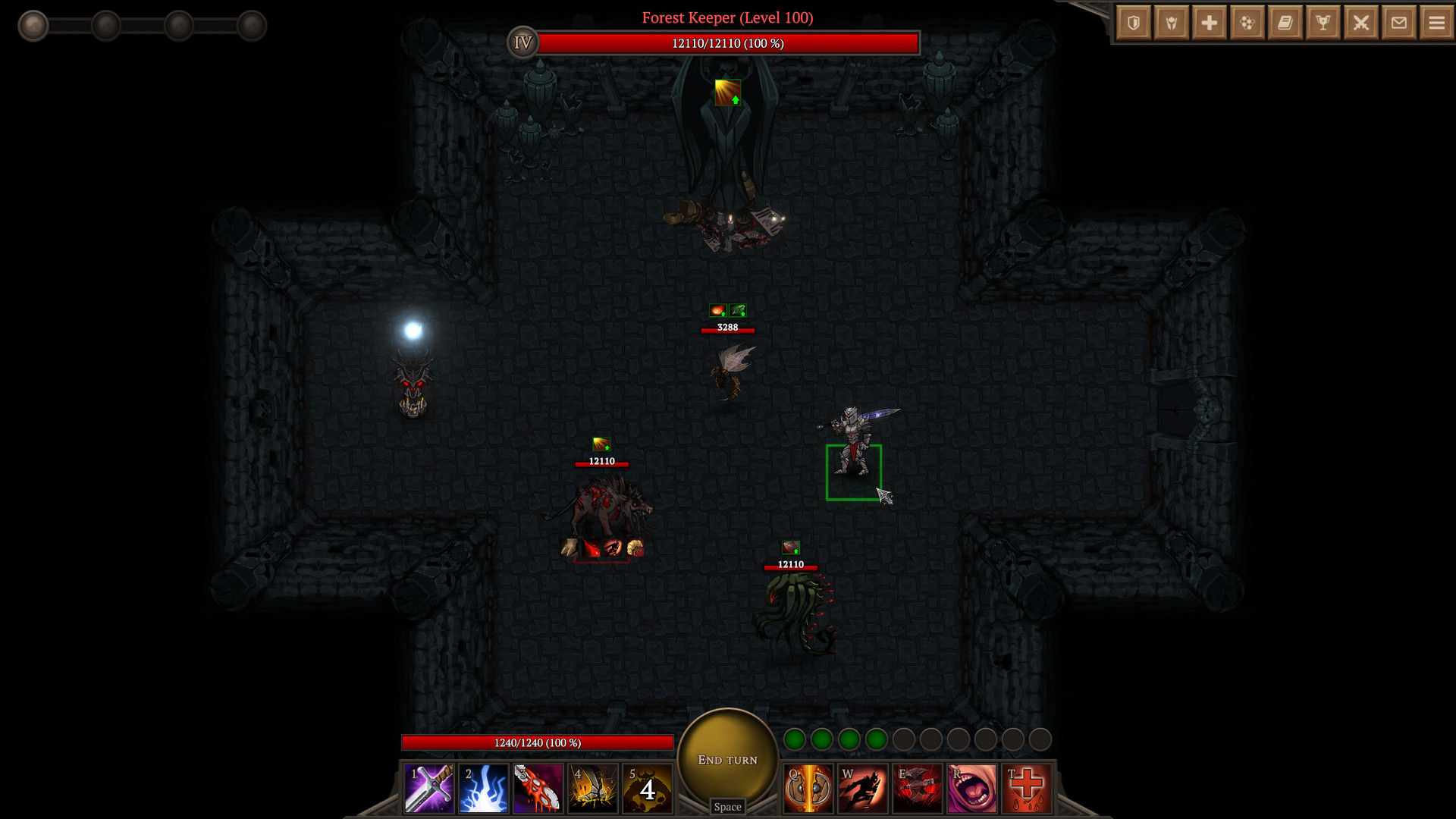Activate the W shadow dash ability

[863, 789]
